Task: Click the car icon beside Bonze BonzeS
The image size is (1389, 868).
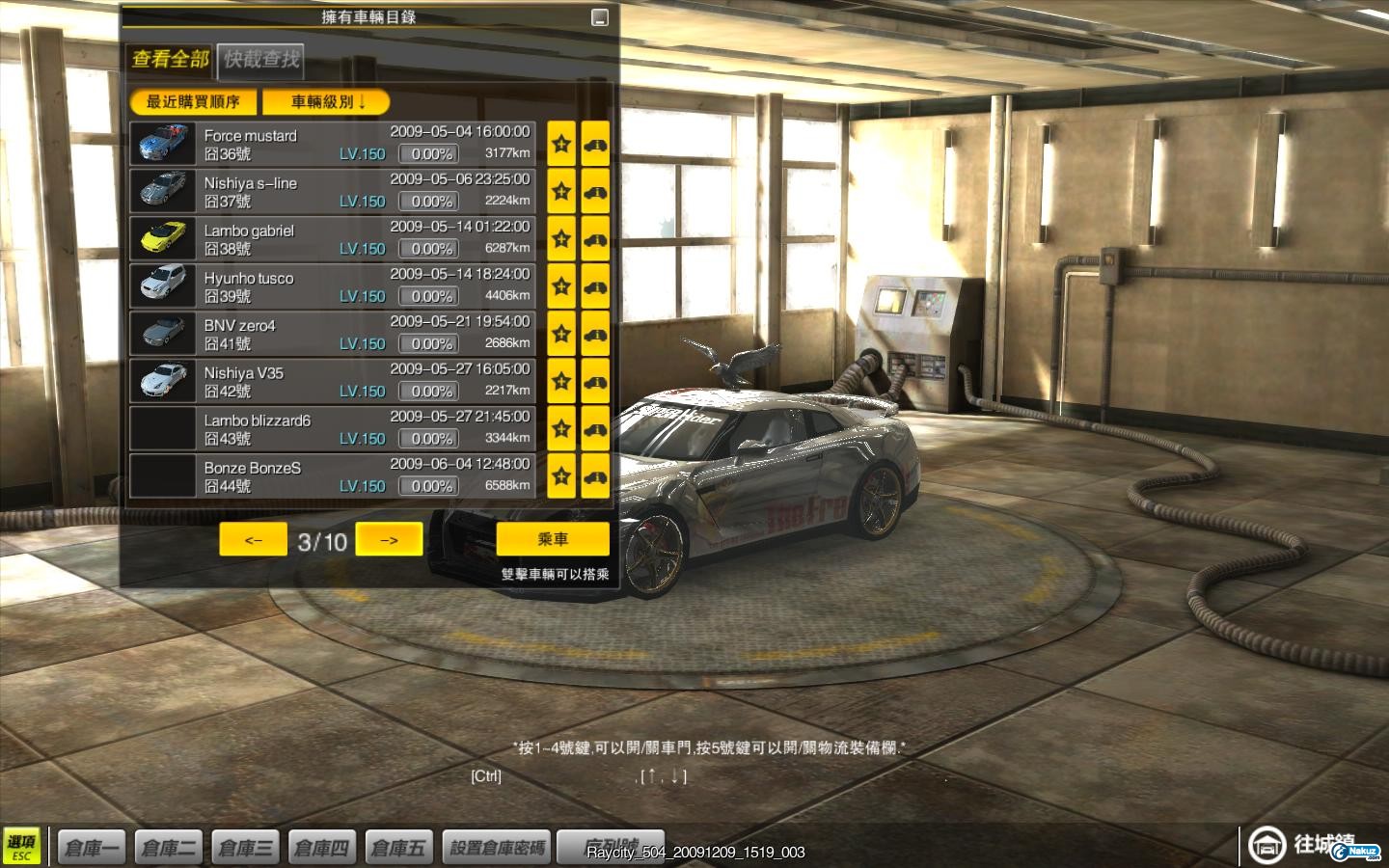Action: tap(595, 476)
